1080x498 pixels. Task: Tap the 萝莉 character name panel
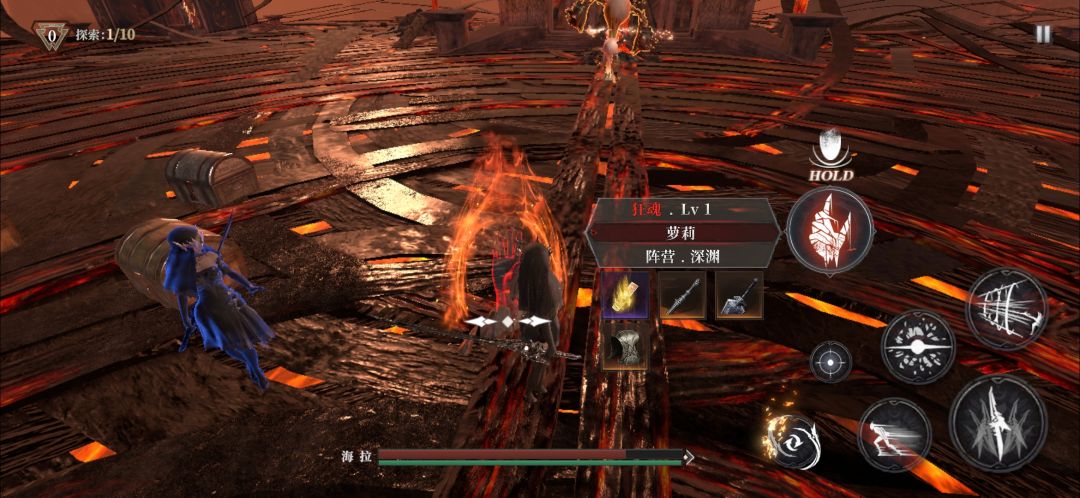pos(681,232)
